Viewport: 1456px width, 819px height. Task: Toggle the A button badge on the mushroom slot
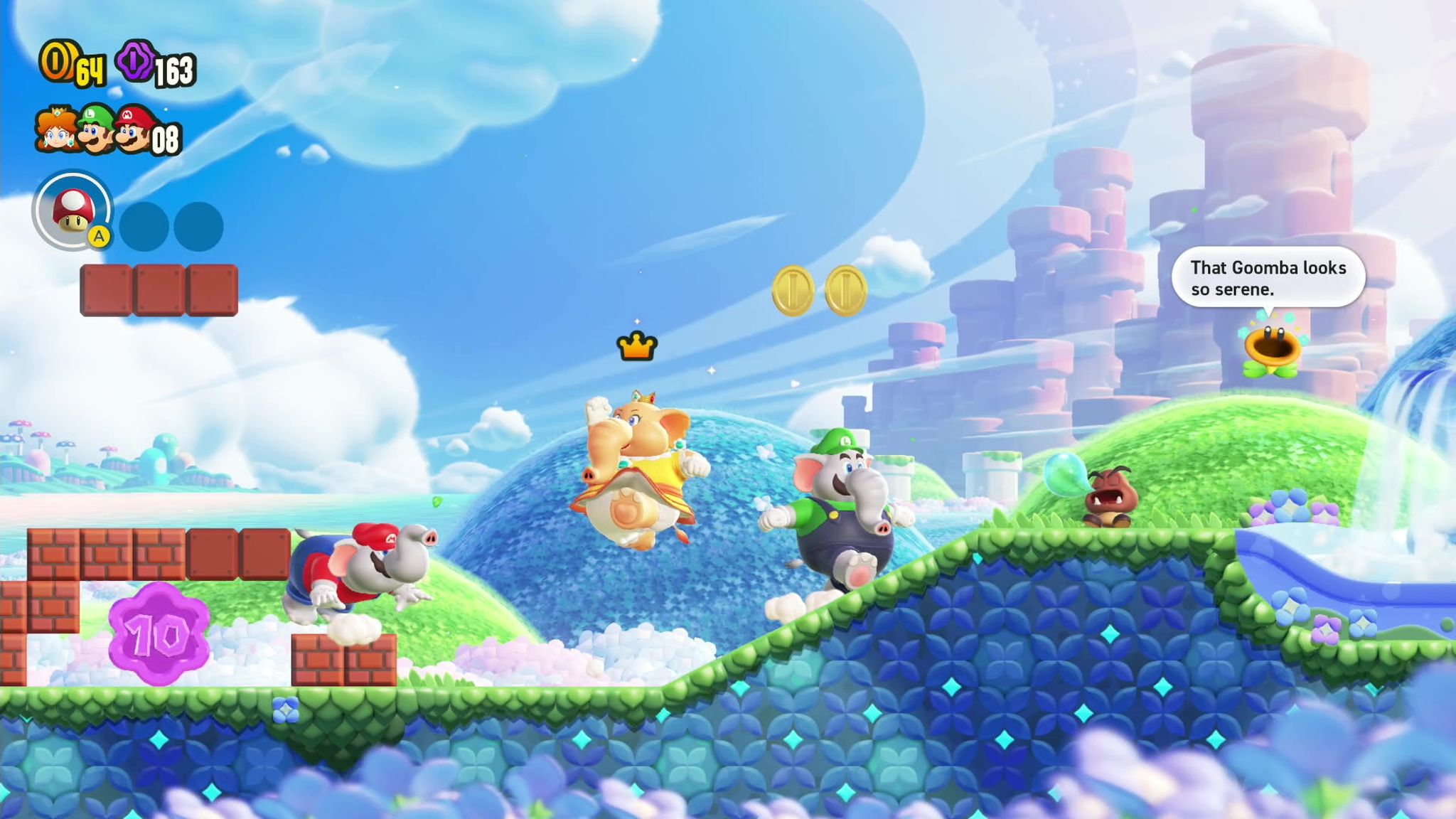tap(100, 236)
